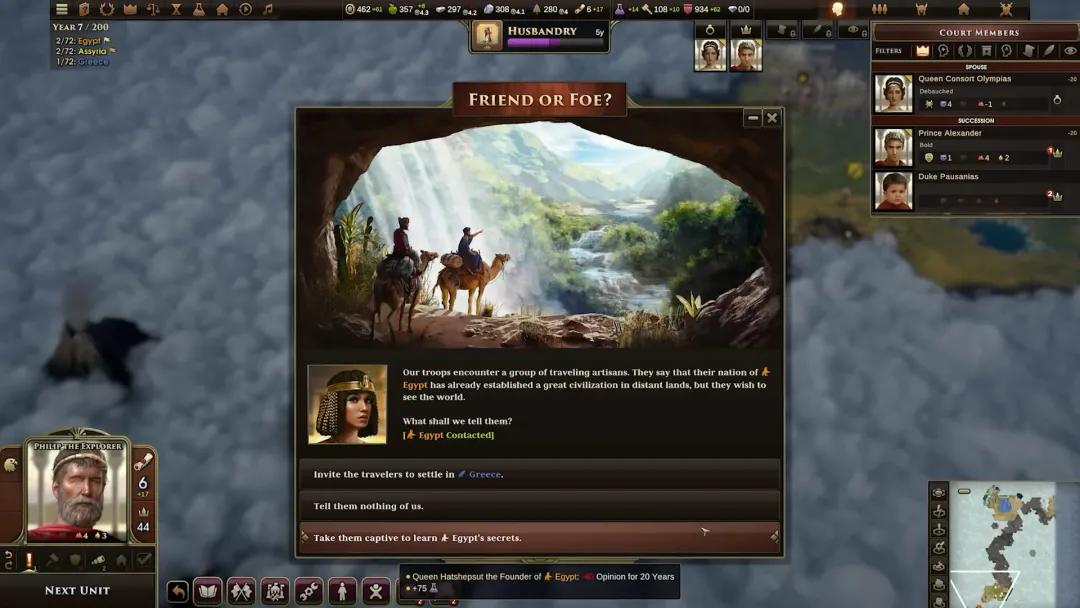Toggle the crown filter in Court Members
This screenshot has width=1080, height=608.
pos(922,51)
